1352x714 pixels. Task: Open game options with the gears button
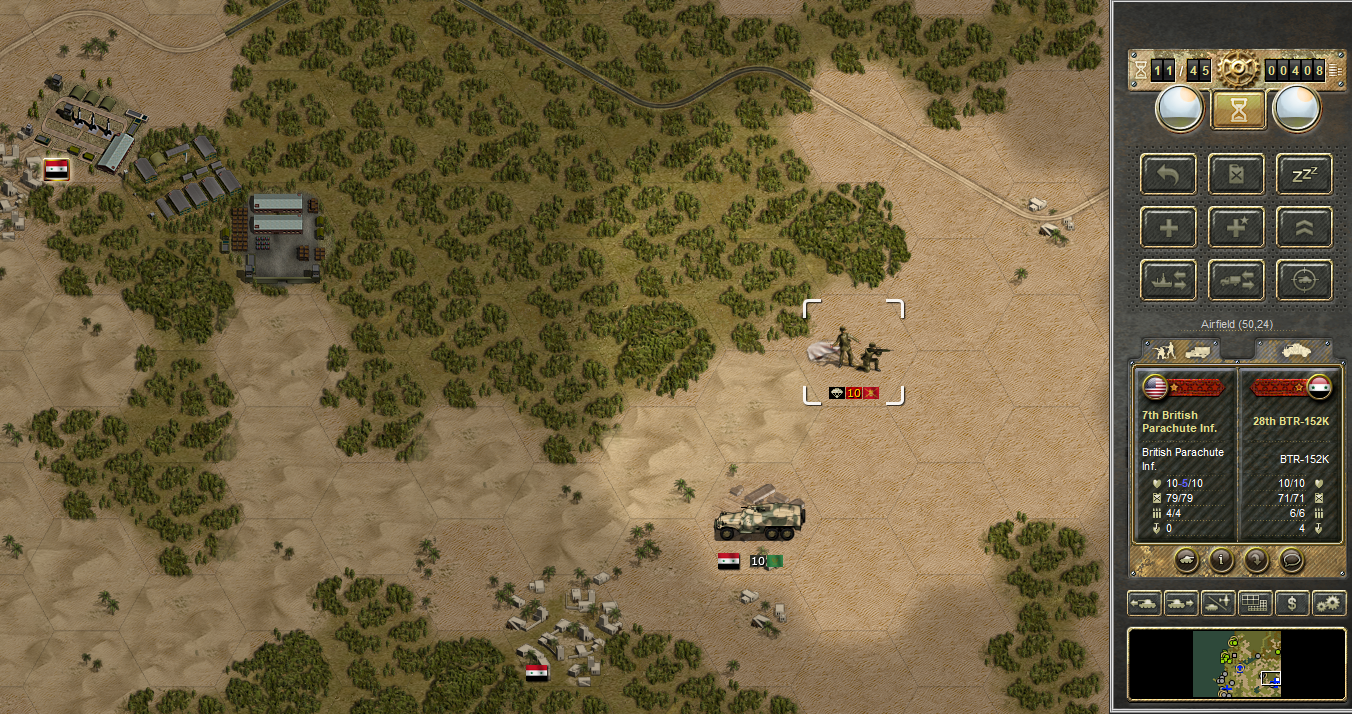pos(1329,603)
